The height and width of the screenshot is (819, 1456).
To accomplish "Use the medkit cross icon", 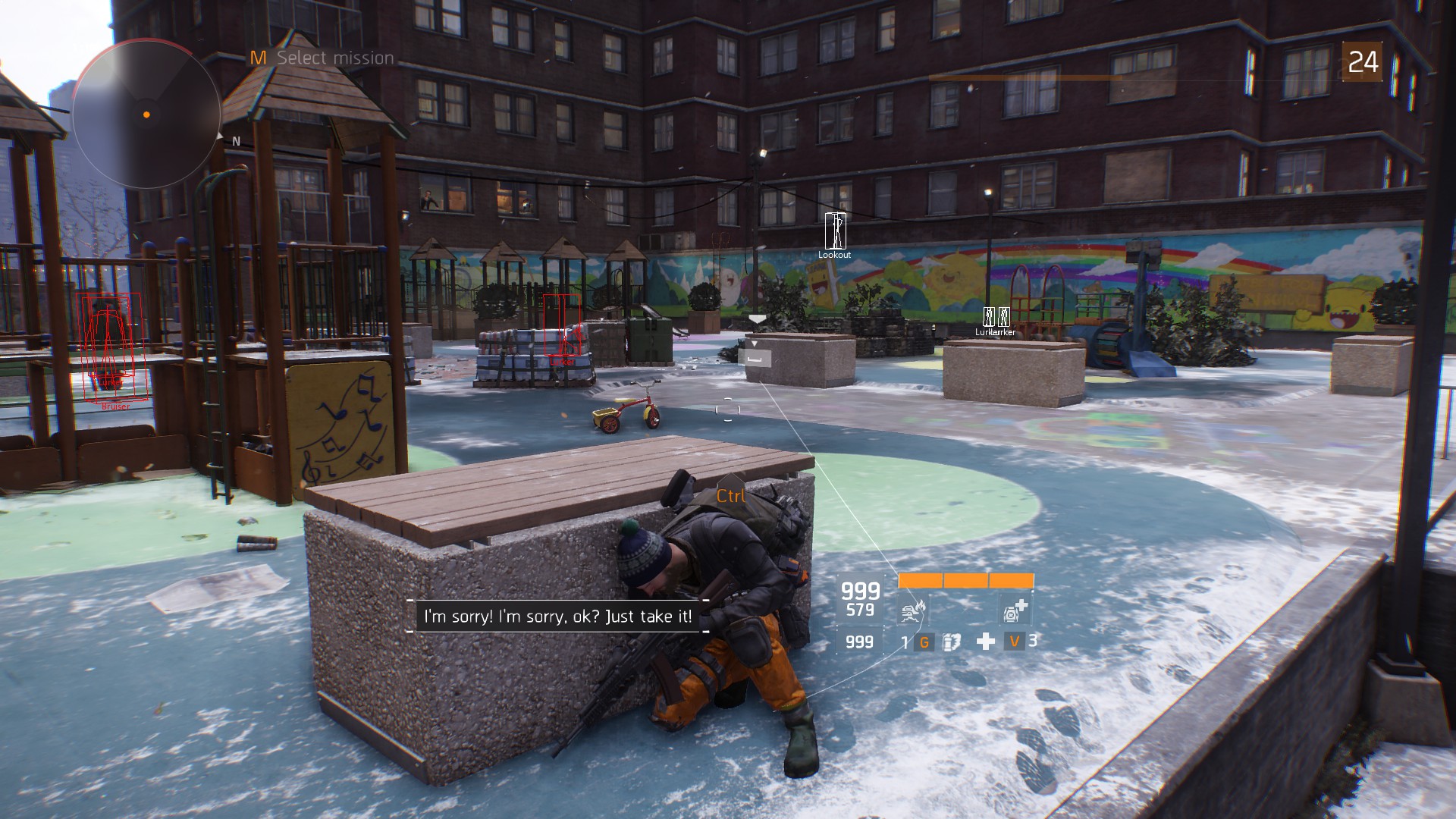I will 985,642.
